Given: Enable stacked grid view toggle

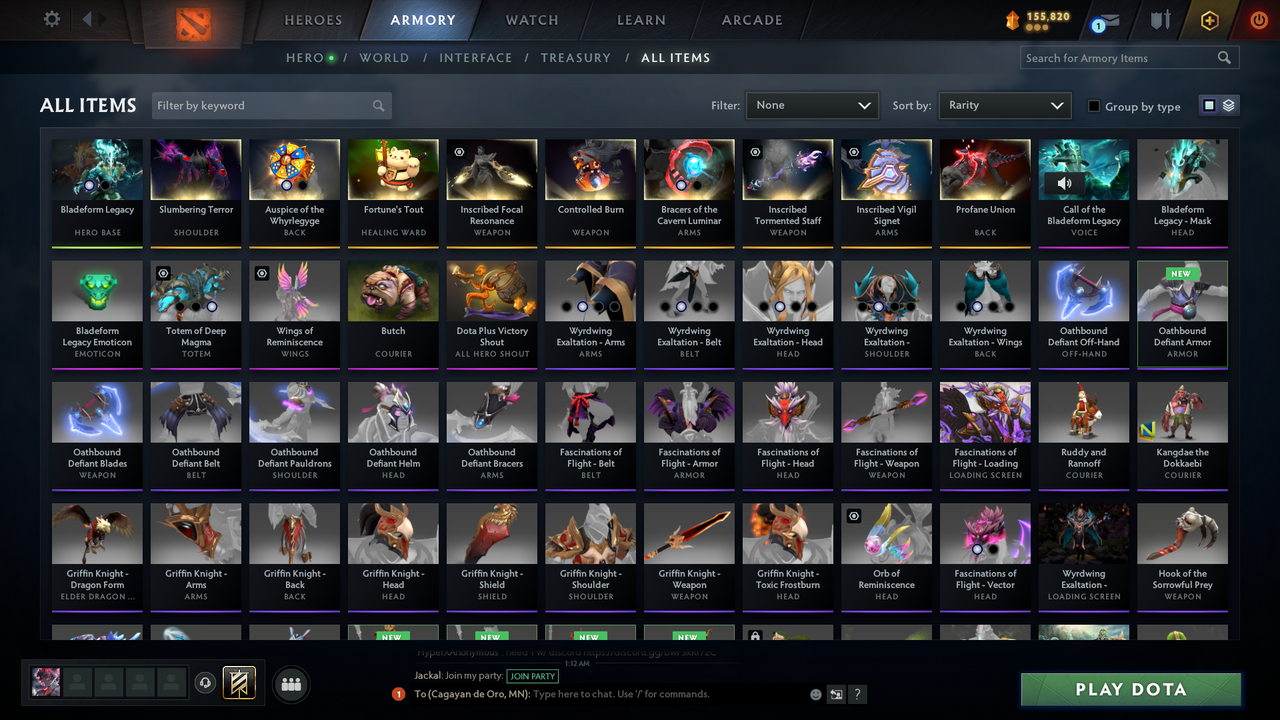Looking at the screenshot, I should point(1227,106).
